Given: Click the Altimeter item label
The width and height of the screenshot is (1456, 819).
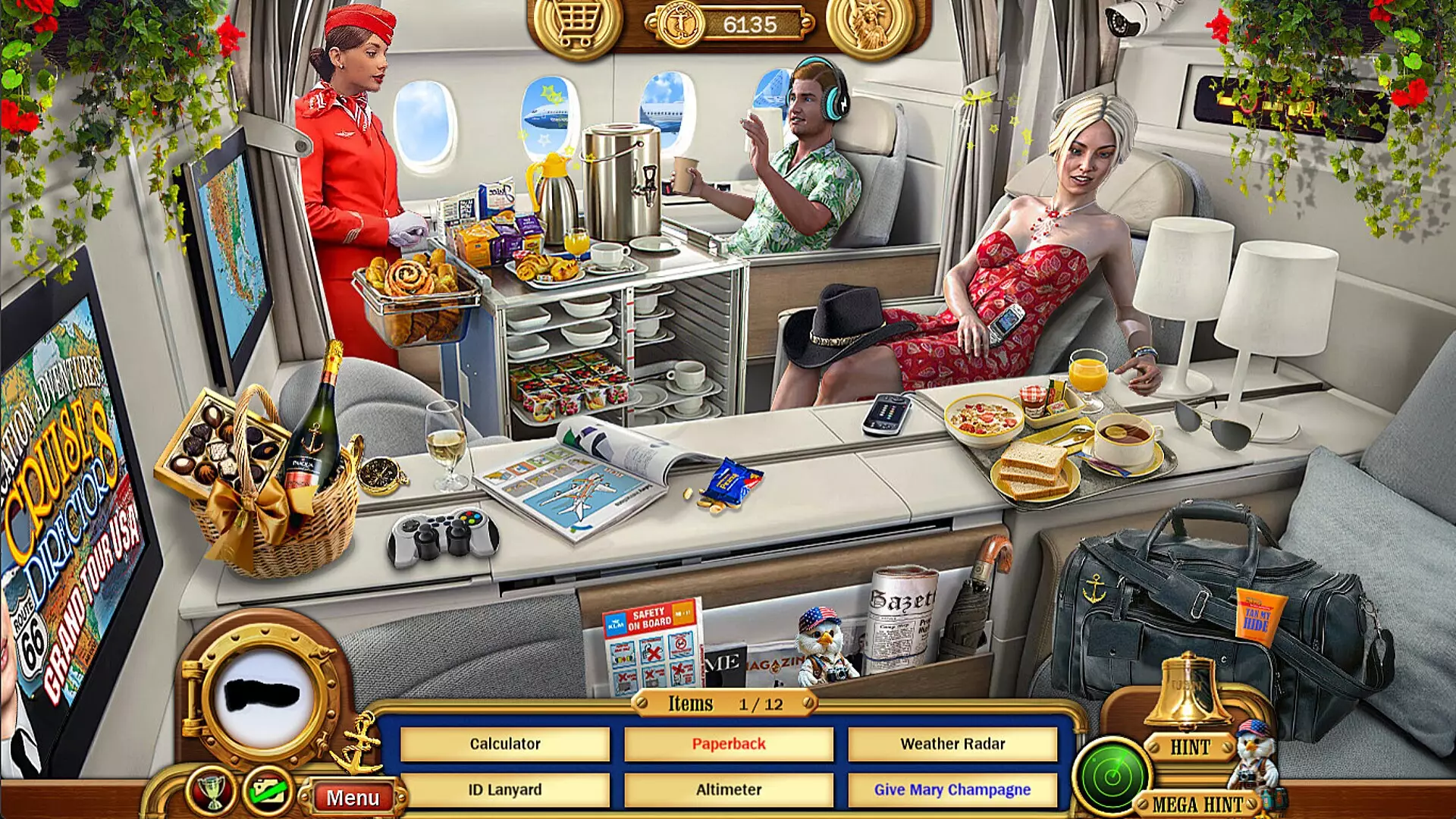Looking at the screenshot, I should point(730,789).
